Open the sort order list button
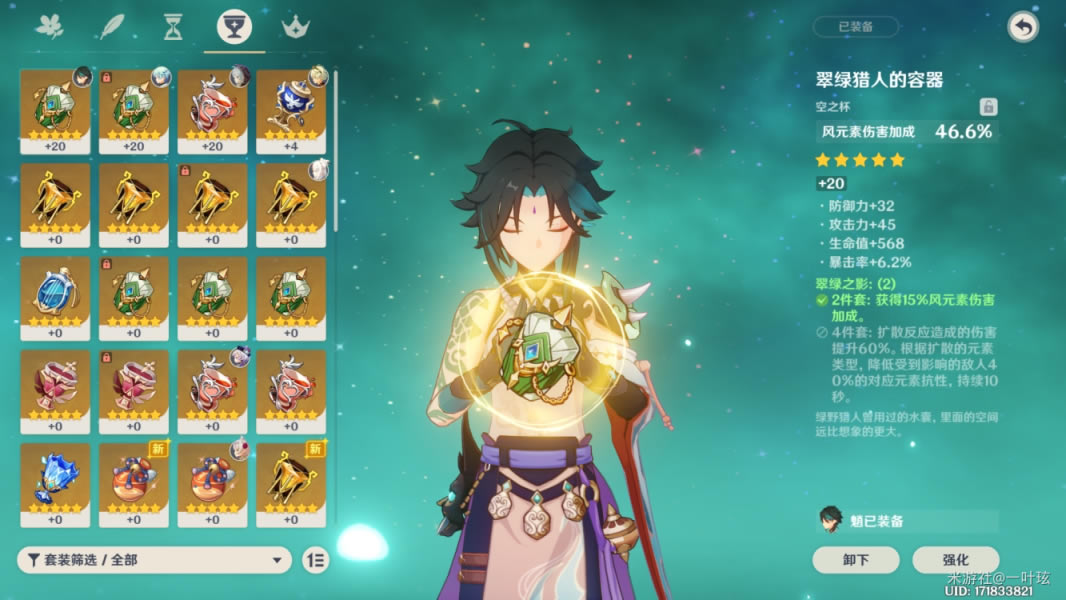Screen dimensions: 1066x600 click(314, 560)
